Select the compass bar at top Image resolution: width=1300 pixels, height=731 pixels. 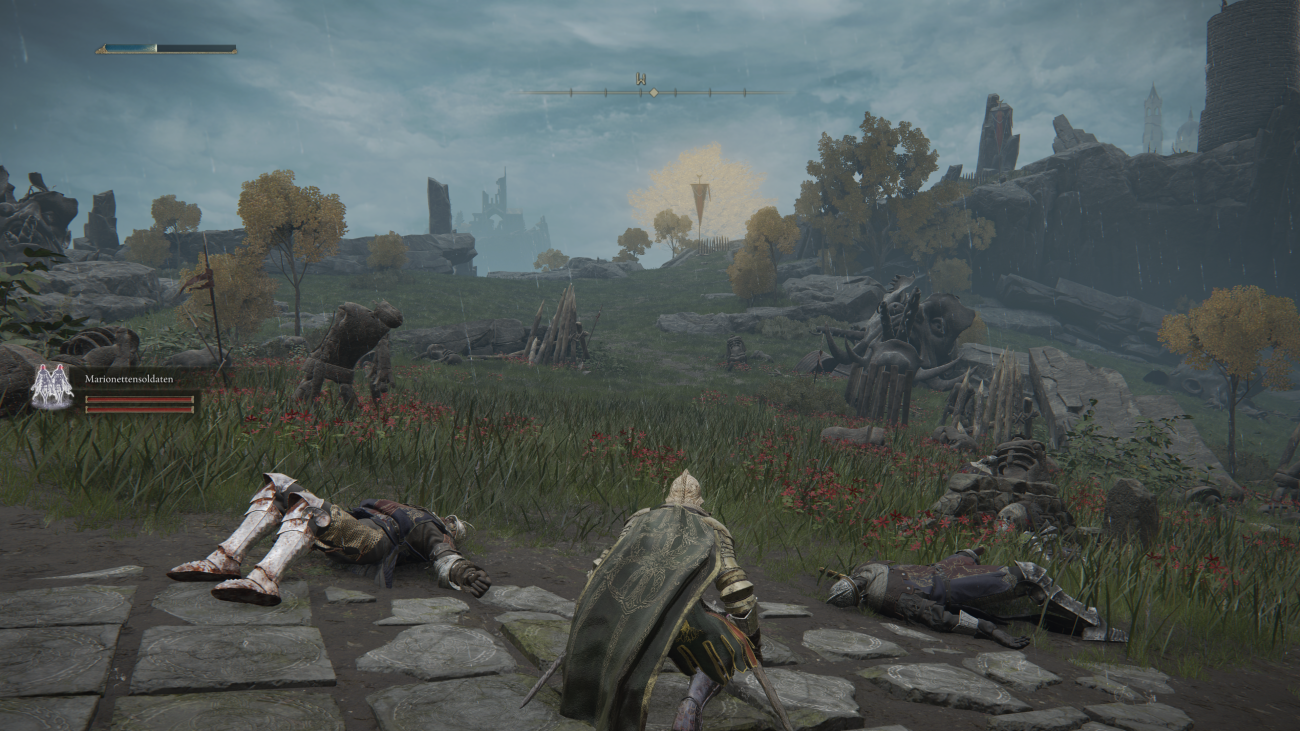pyautogui.click(x=652, y=92)
